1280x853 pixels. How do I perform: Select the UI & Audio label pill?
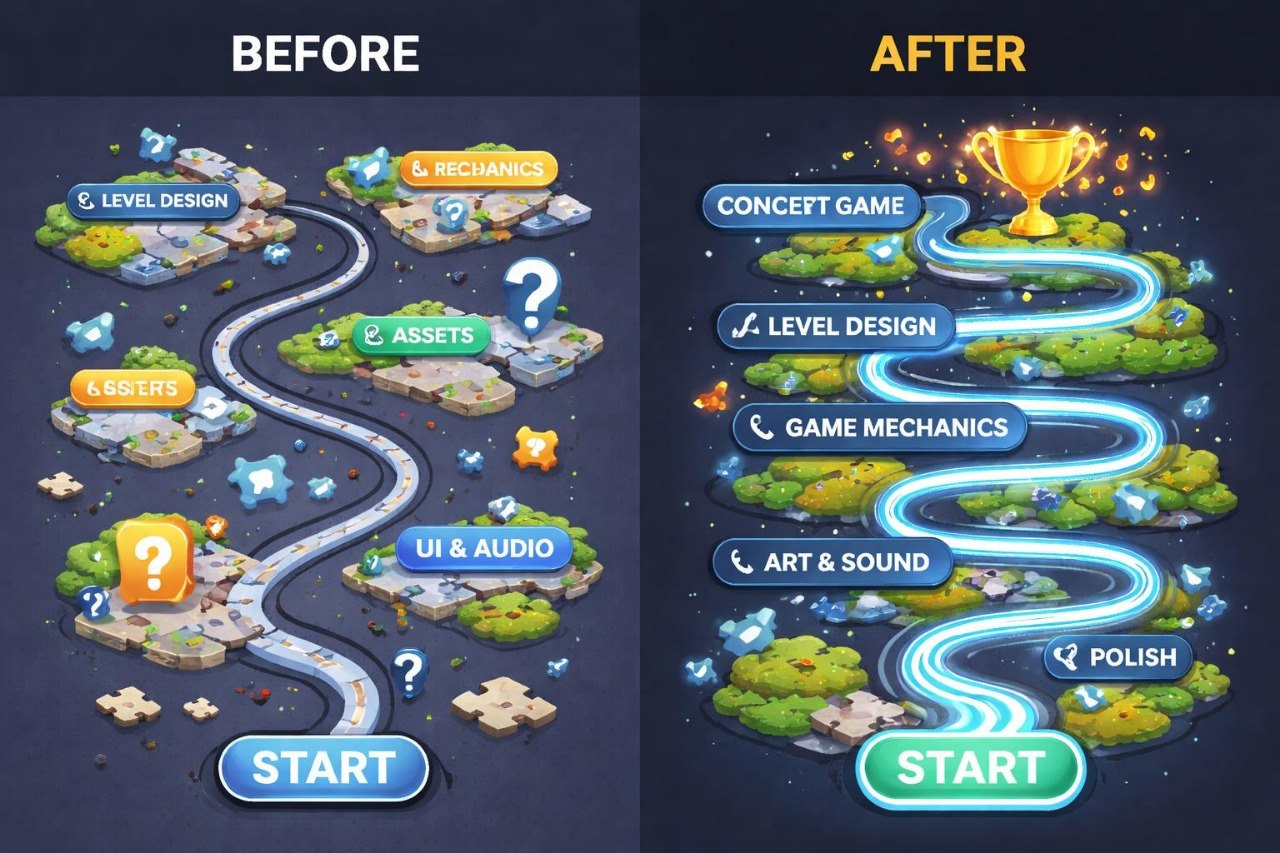[x=483, y=546]
